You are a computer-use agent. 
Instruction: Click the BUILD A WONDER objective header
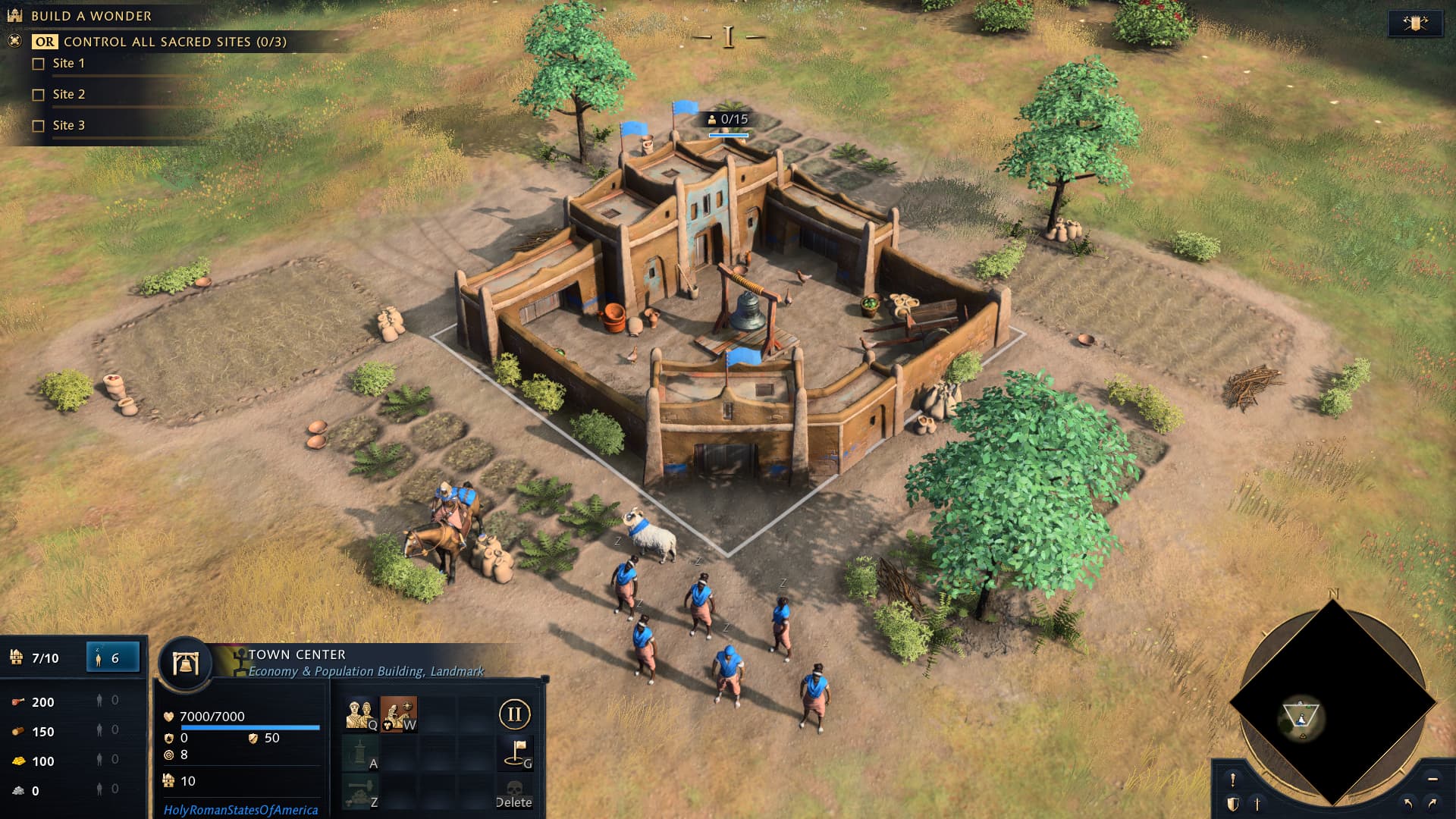point(91,15)
